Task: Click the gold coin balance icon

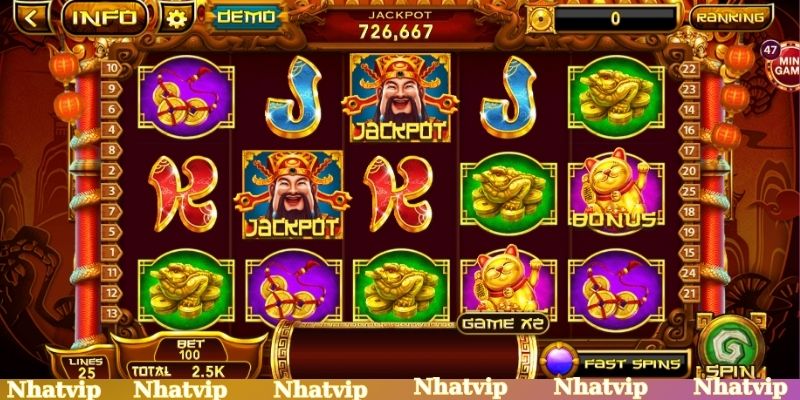Action: pos(541,18)
